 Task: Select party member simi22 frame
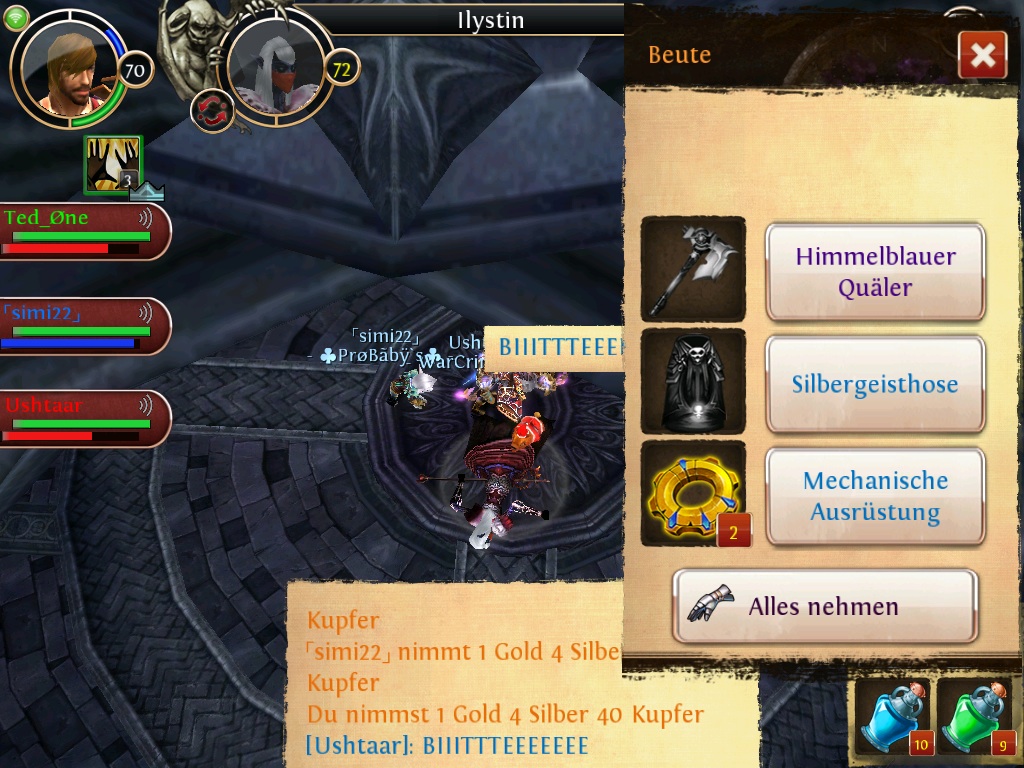(x=84, y=326)
